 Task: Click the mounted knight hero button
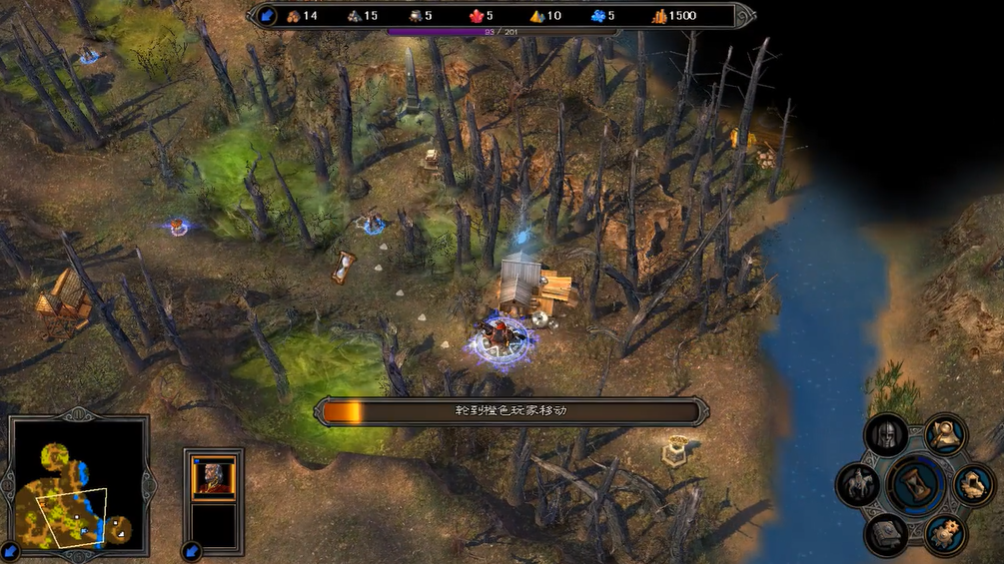(x=858, y=485)
